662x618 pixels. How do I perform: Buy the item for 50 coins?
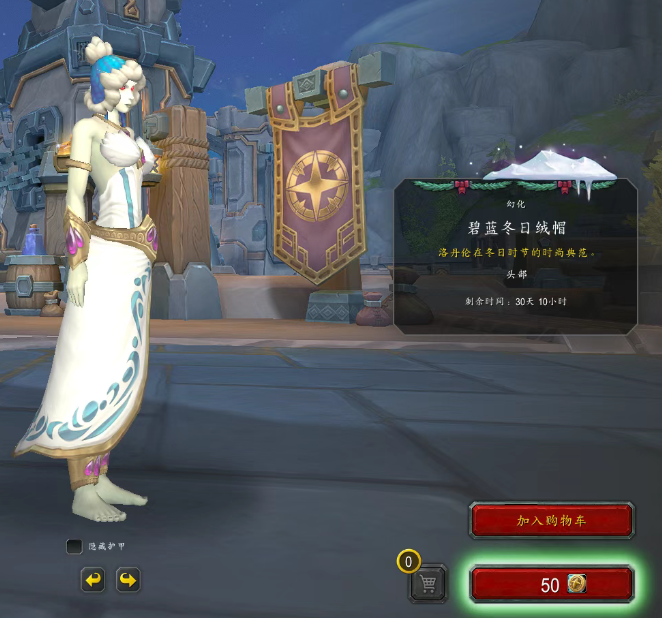click(x=551, y=585)
